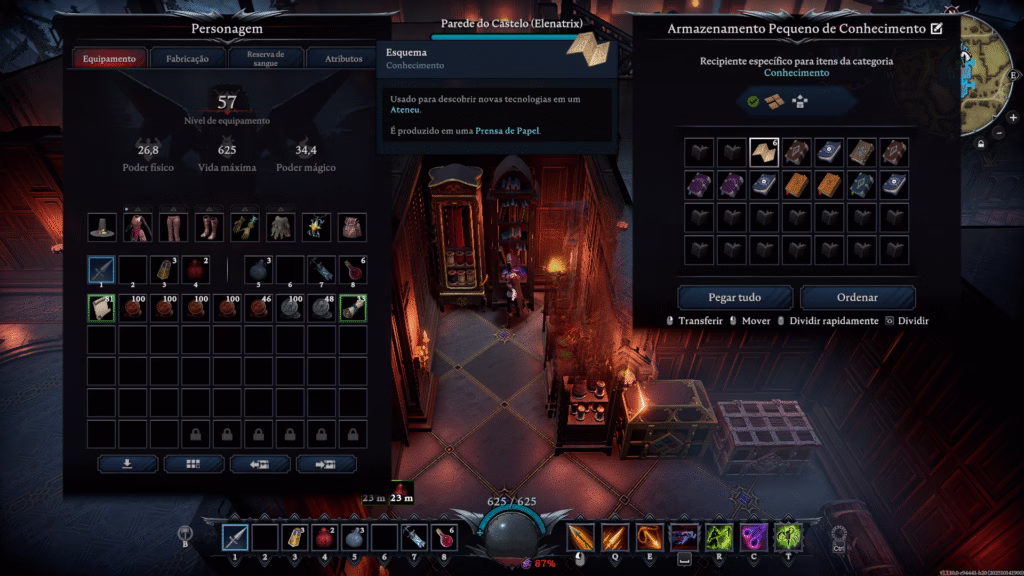Choose the equipped boots slot

(209, 227)
